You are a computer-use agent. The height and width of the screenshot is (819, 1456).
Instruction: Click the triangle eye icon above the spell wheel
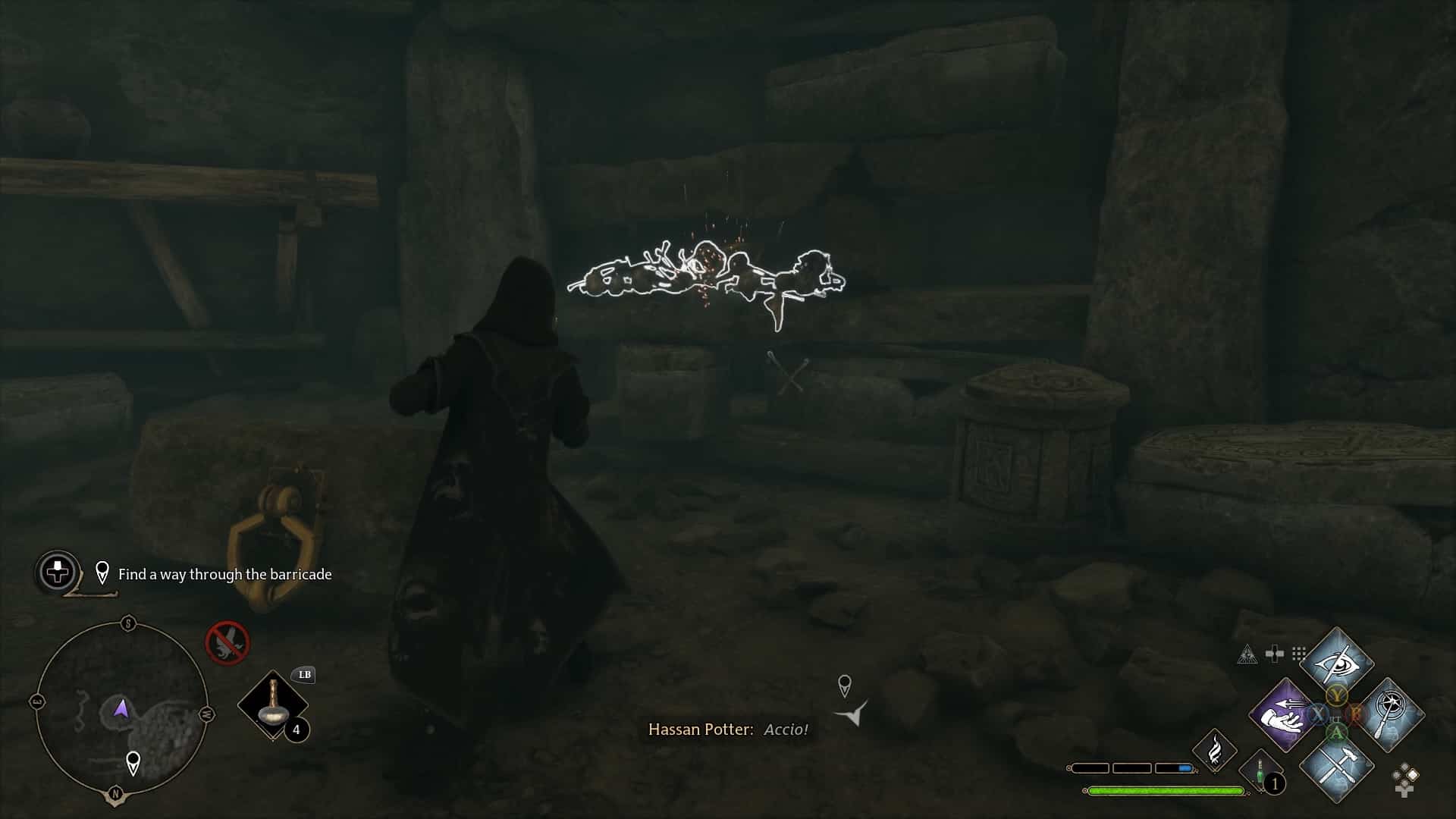(x=1247, y=654)
